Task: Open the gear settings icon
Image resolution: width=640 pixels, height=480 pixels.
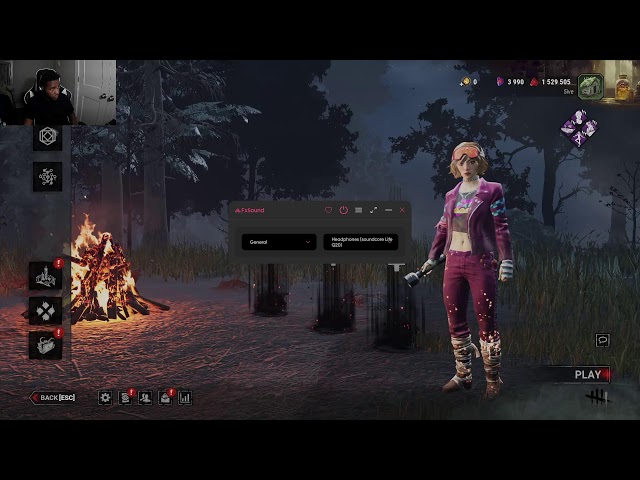Action: point(105,398)
